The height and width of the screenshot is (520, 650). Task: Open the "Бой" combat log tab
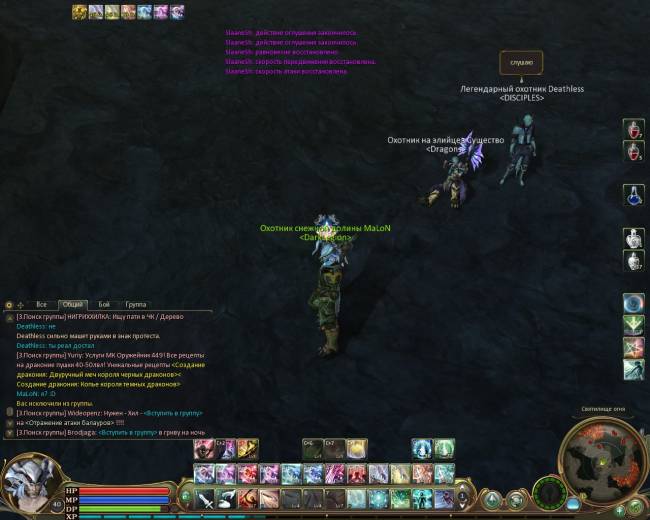[x=105, y=304]
